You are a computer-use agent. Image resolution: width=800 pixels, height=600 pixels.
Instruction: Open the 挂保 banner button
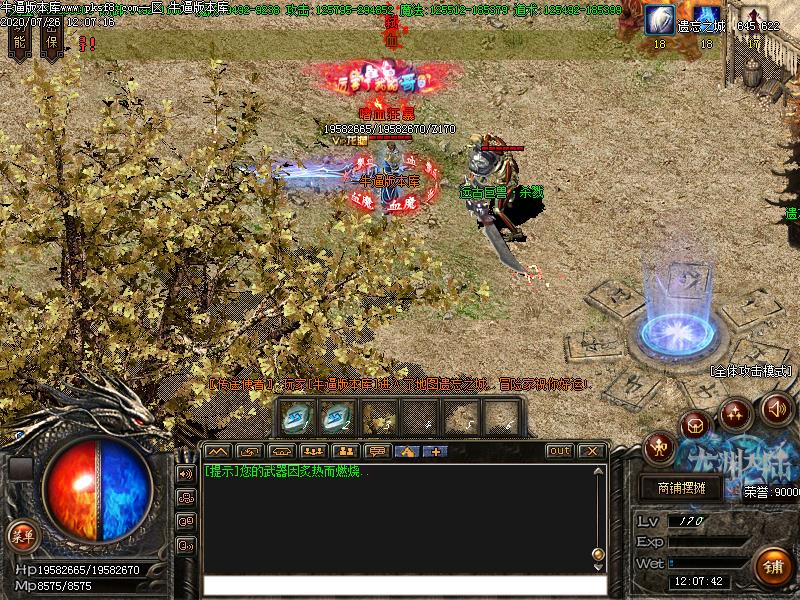[52, 40]
